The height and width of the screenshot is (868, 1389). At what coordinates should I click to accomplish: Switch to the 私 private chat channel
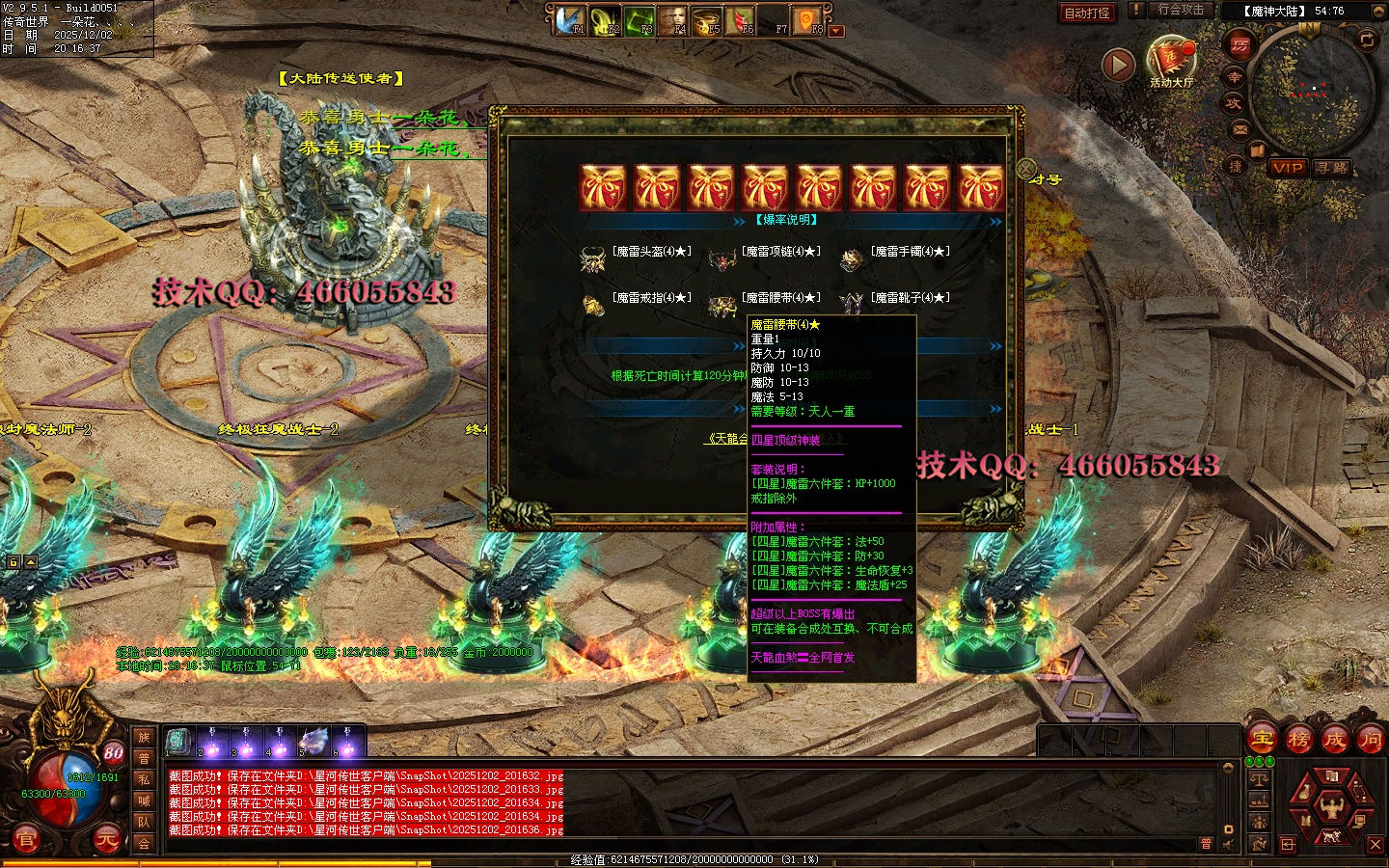click(144, 779)
